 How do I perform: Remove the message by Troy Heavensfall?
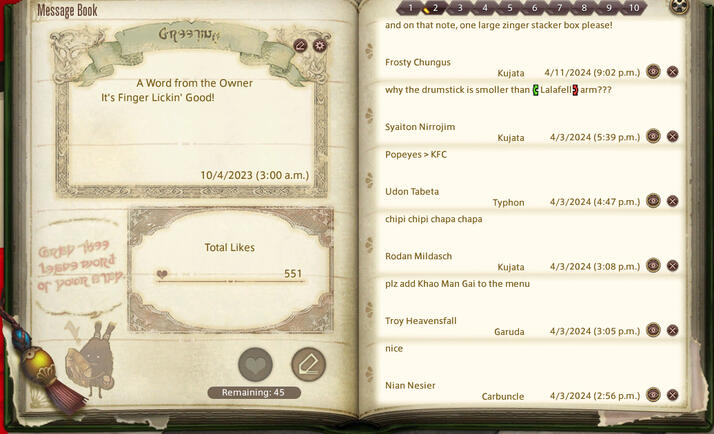673,330
